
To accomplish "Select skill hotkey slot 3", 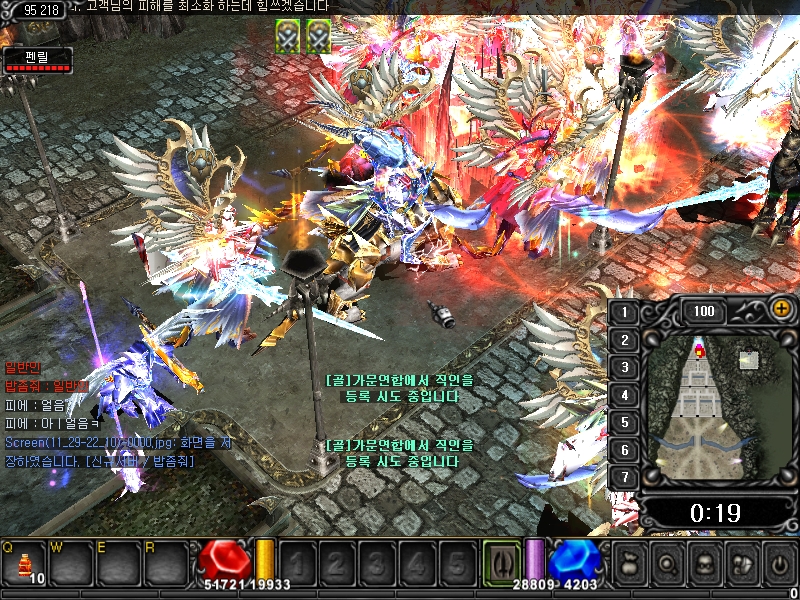I will 377,562.
